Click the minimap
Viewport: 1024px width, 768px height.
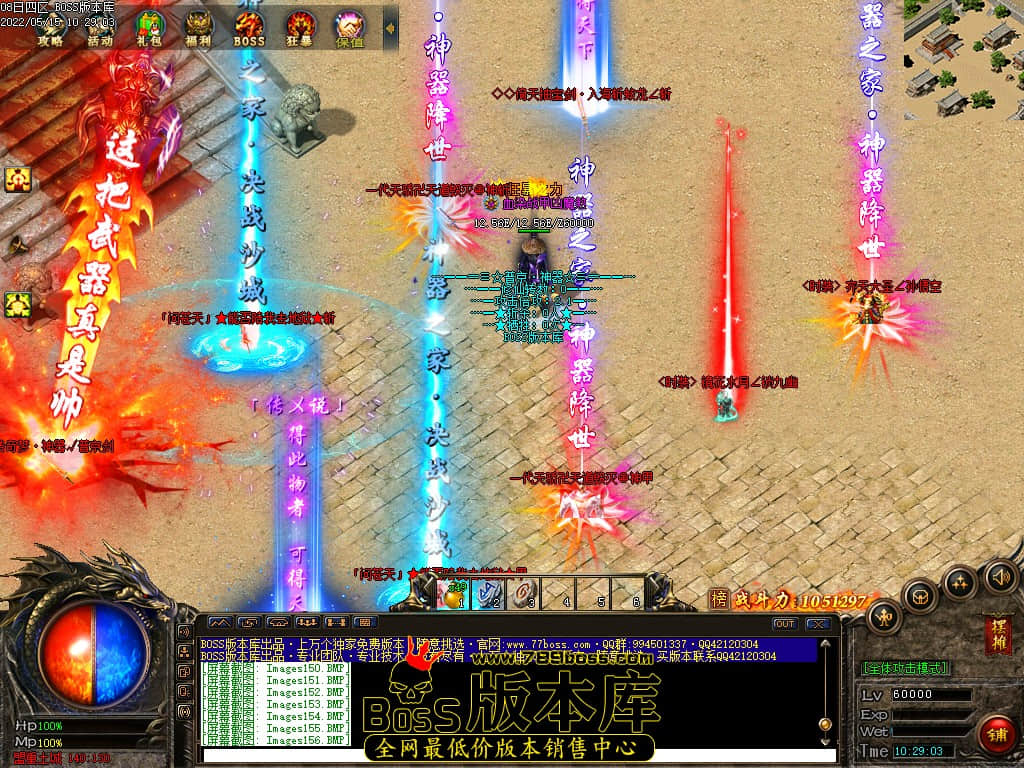(x=963, y=59)
